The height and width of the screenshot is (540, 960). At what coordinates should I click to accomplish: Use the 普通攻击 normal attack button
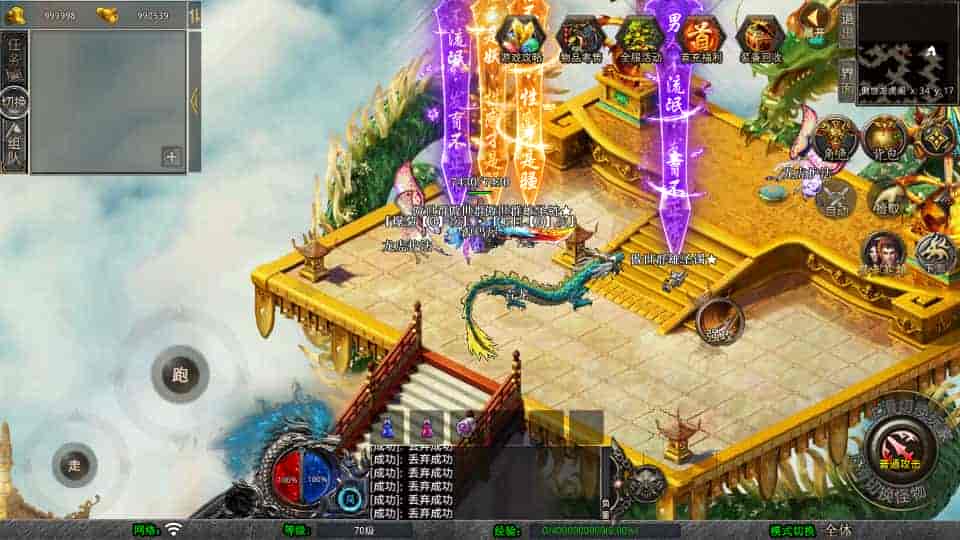pos(902,446)
